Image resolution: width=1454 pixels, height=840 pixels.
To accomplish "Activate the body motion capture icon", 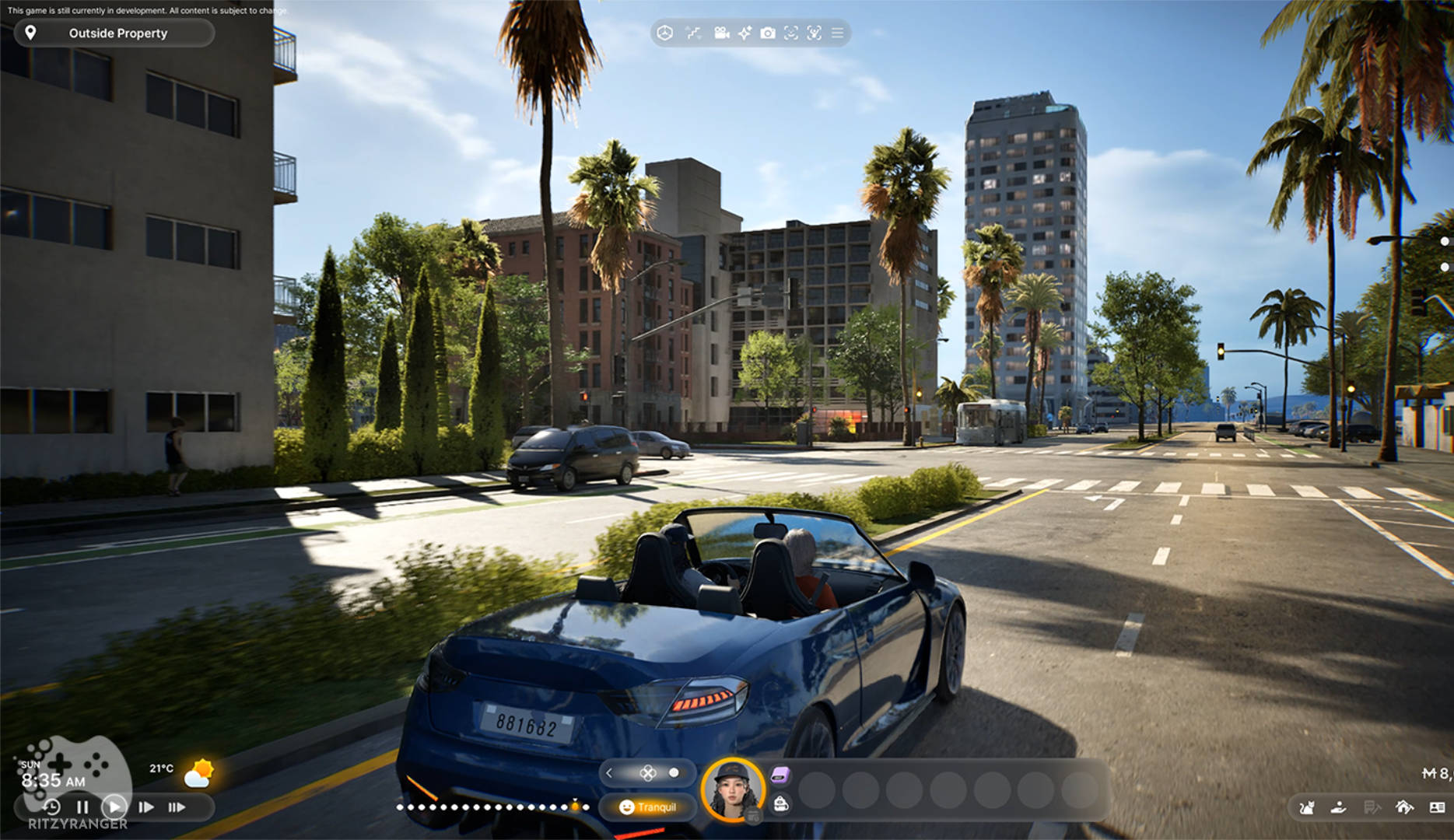I will pyautogui.click(x=815, y=33).
